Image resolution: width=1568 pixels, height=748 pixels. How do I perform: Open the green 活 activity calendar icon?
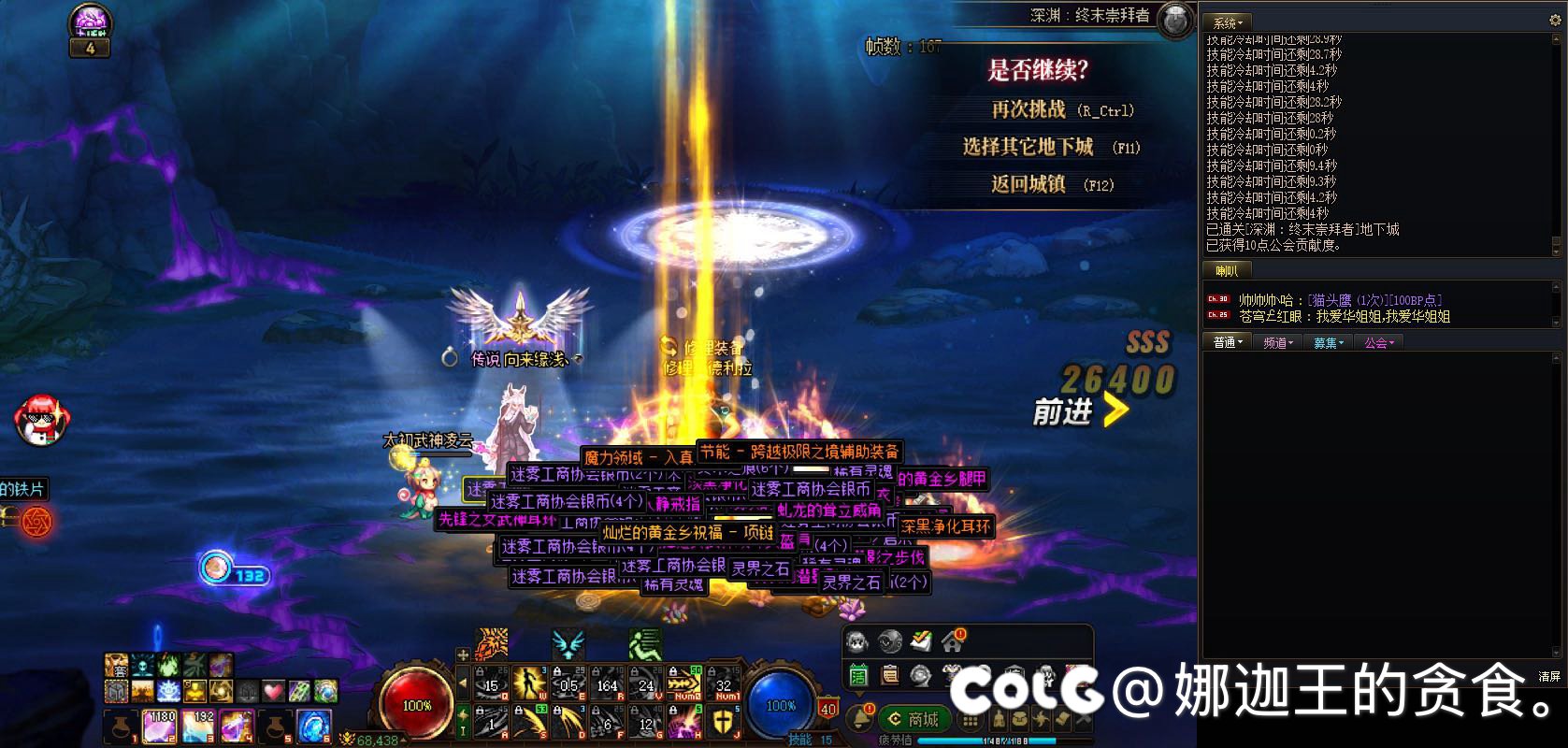click(858, 674)
